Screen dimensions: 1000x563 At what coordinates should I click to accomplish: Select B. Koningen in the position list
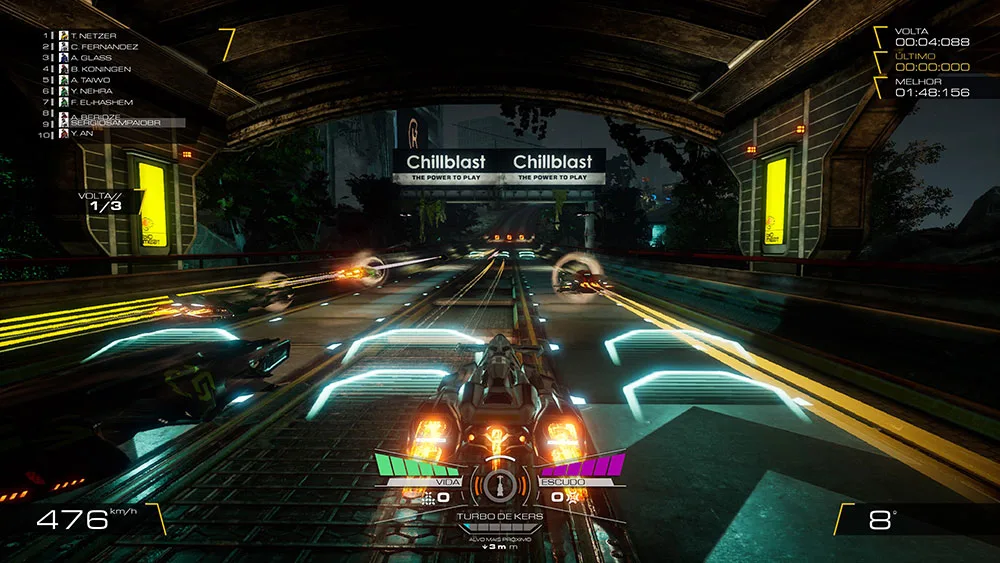pyautogui.click(x=100, y=69)
